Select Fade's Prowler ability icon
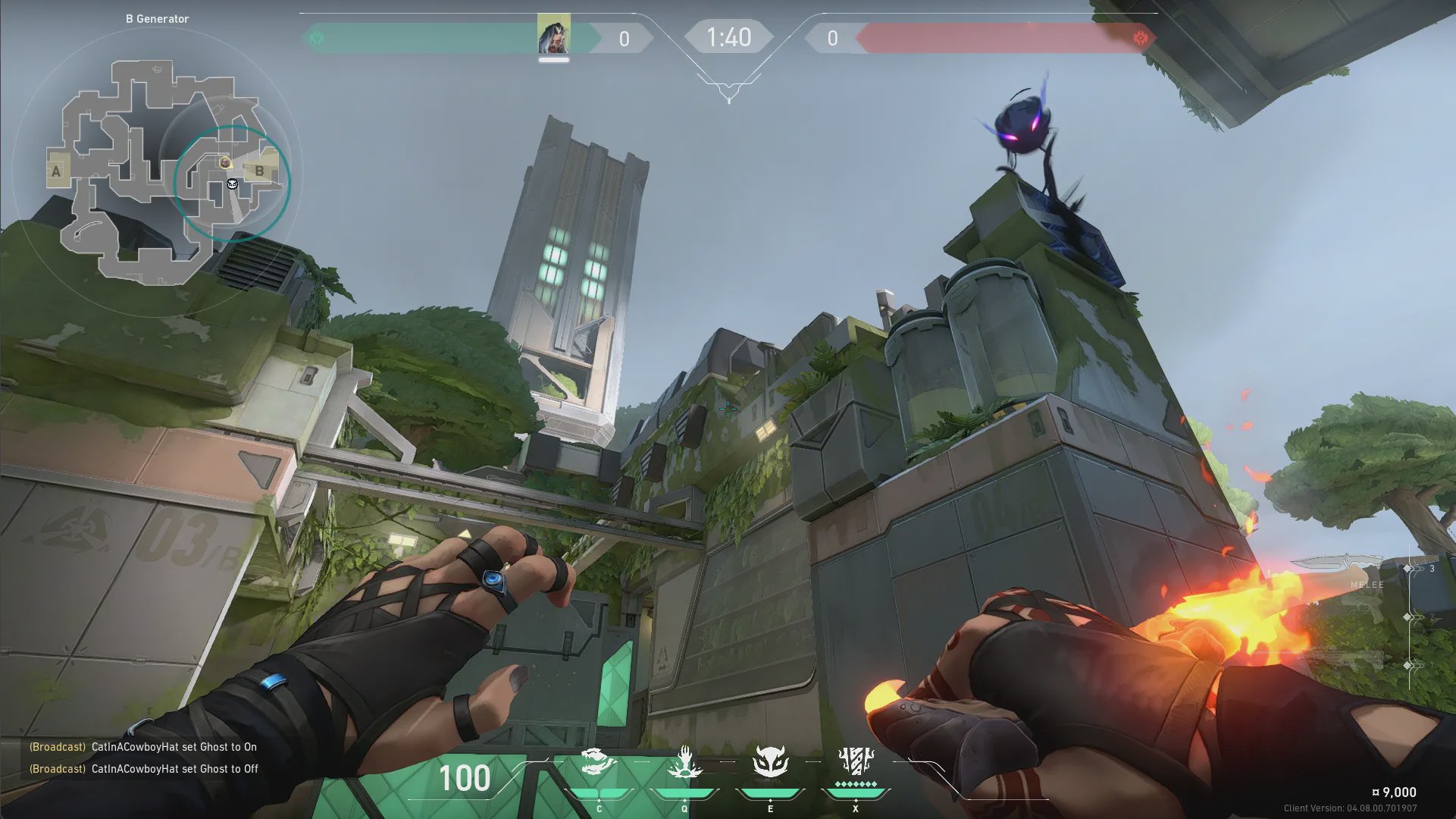Viewport: 1456px width, 819px height. pyautogui.click(x=599, y=763)
